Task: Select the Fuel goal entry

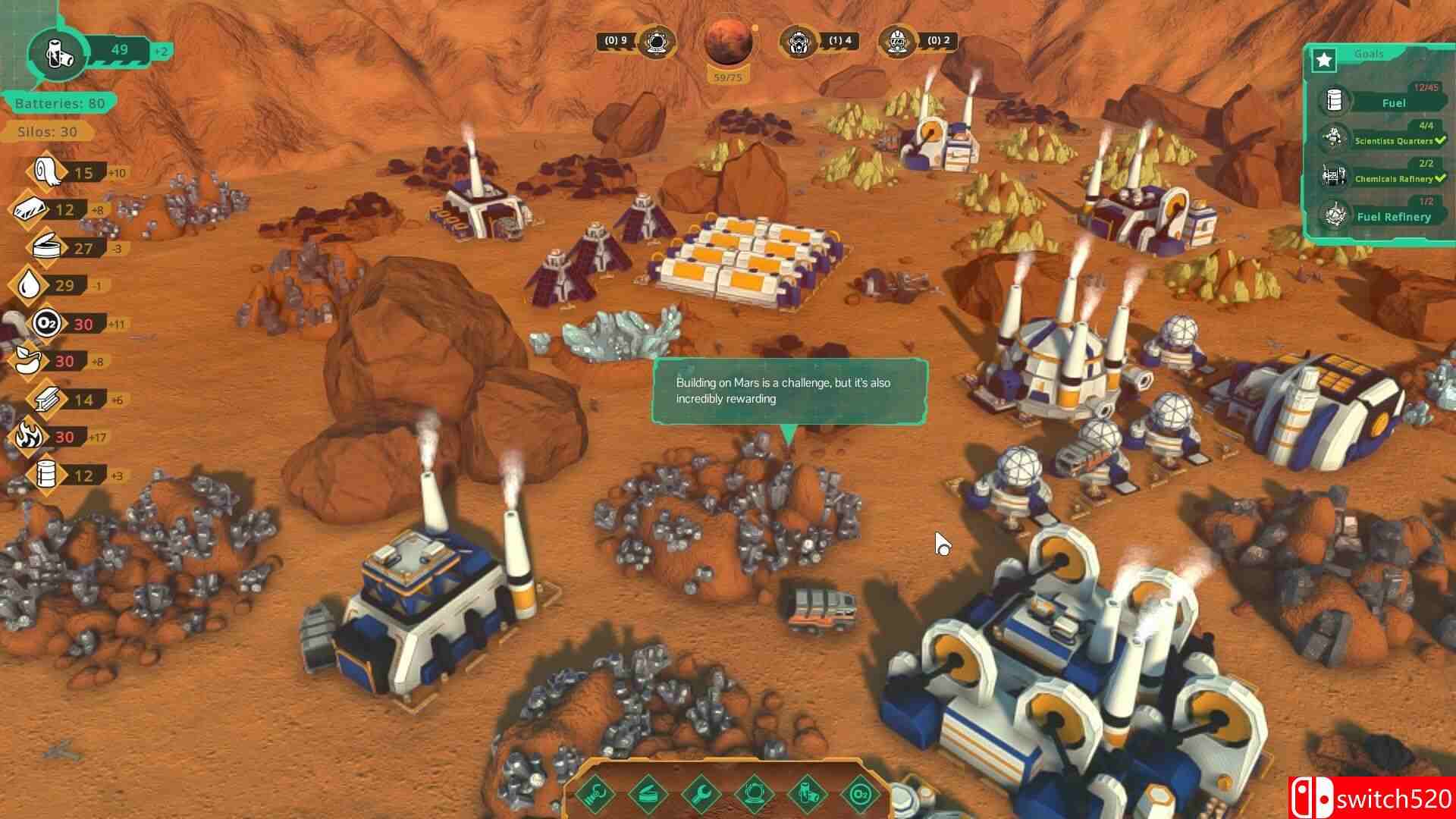Action: coord(1393,102)
